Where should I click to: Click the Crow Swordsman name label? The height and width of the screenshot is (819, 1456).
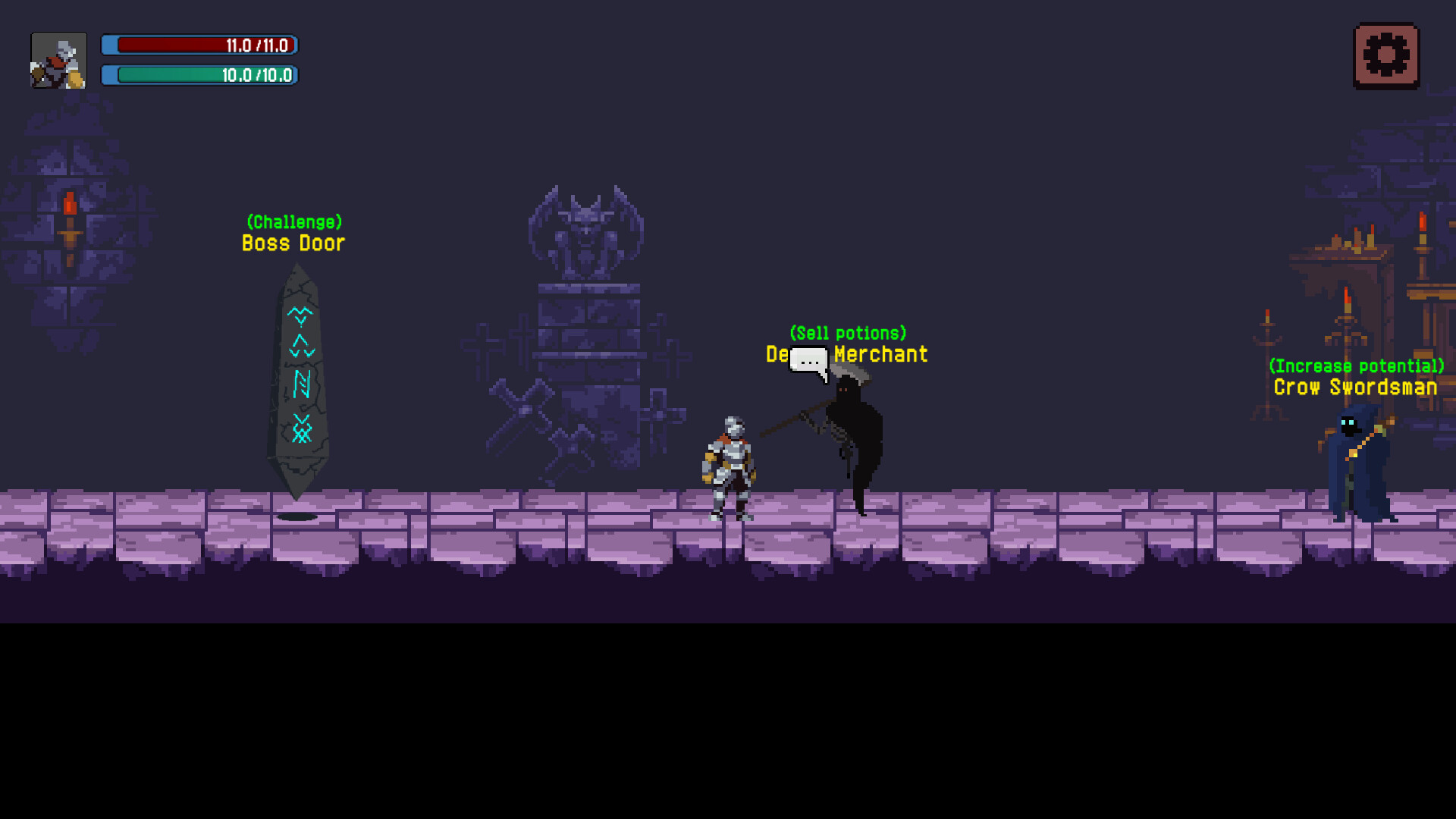(1356, 388)
